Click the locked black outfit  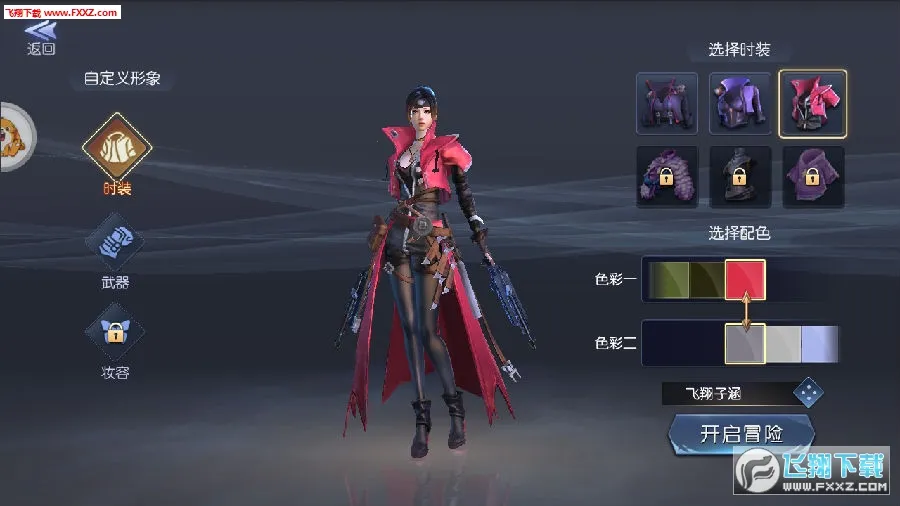coord(740,177)
